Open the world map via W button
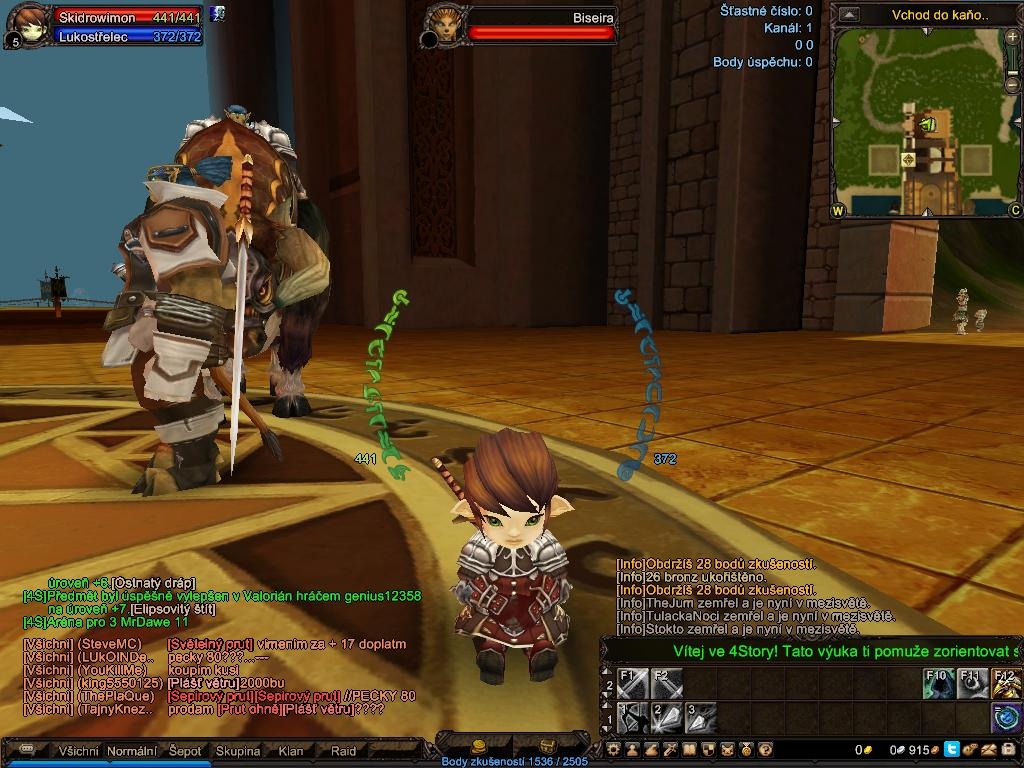Screen dimensions: 1024x768 pyautogui.click(x=837, y=210)
